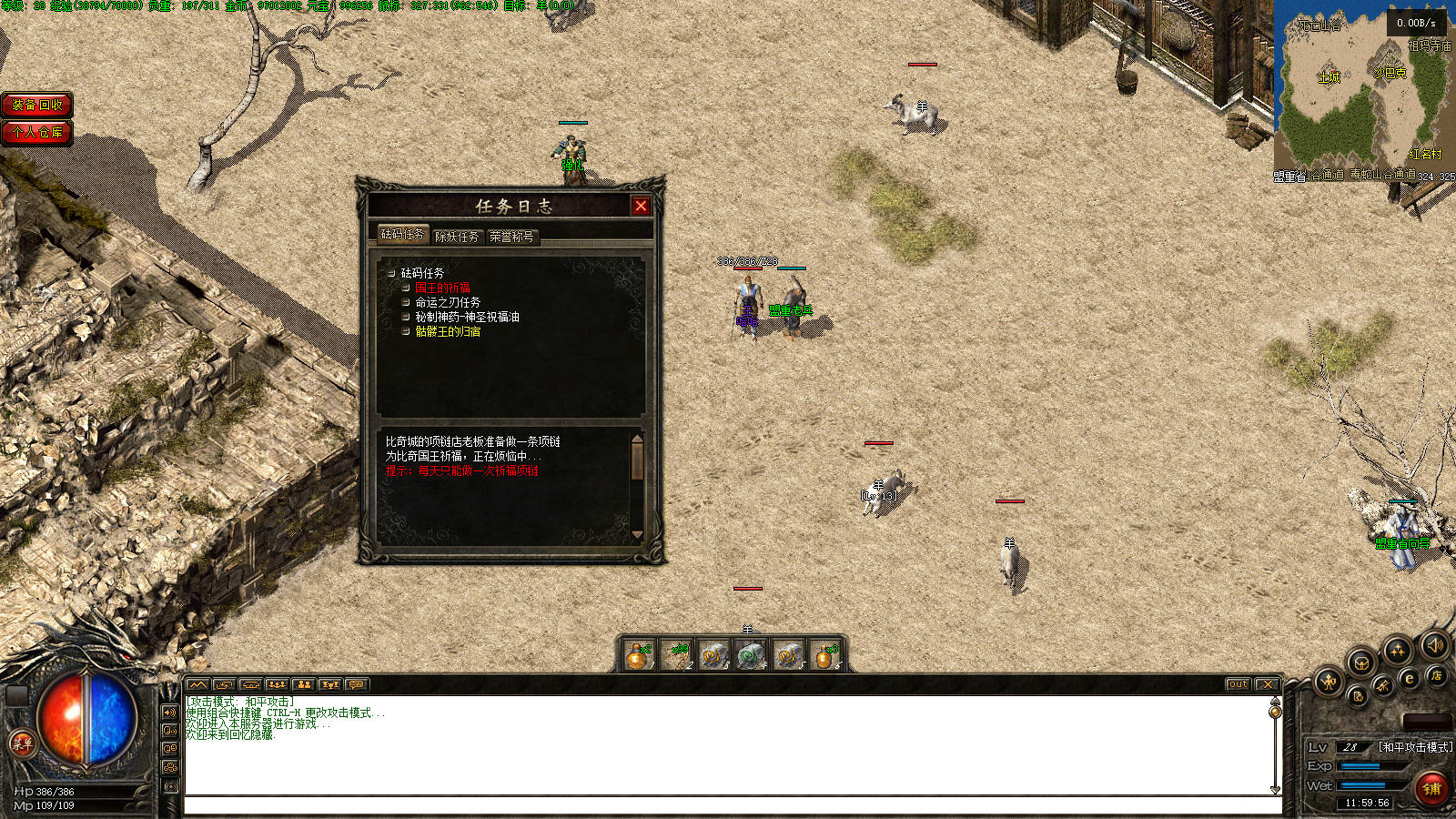Open the 荣誉称号 tab
Image resolution: width=1456 pixels, height=819 pixels.
(x=511, y=237)
